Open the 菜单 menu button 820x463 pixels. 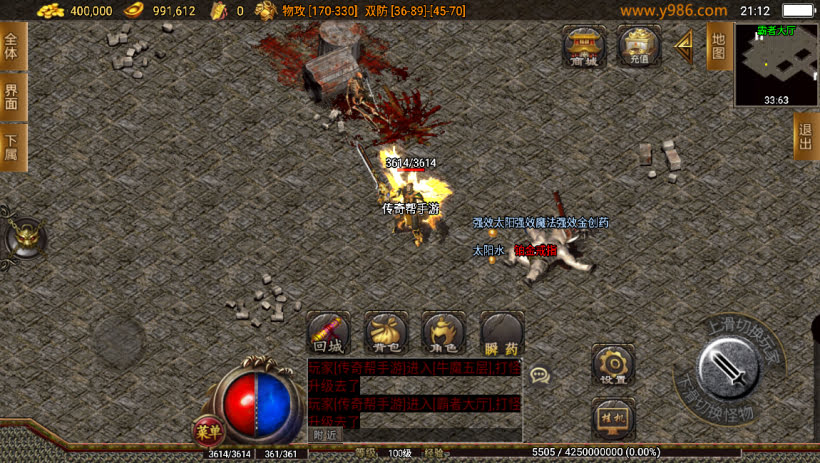click(x=206, y=430)
